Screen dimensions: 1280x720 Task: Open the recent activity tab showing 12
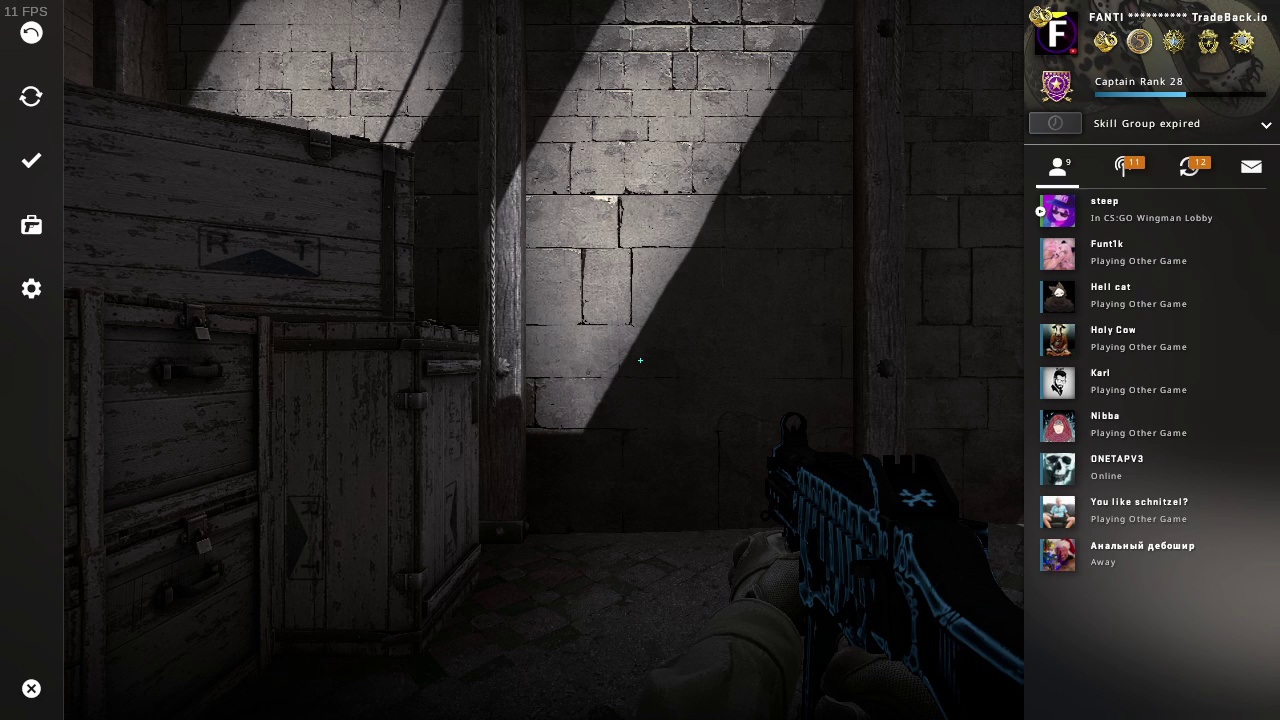click(1190, 167)
